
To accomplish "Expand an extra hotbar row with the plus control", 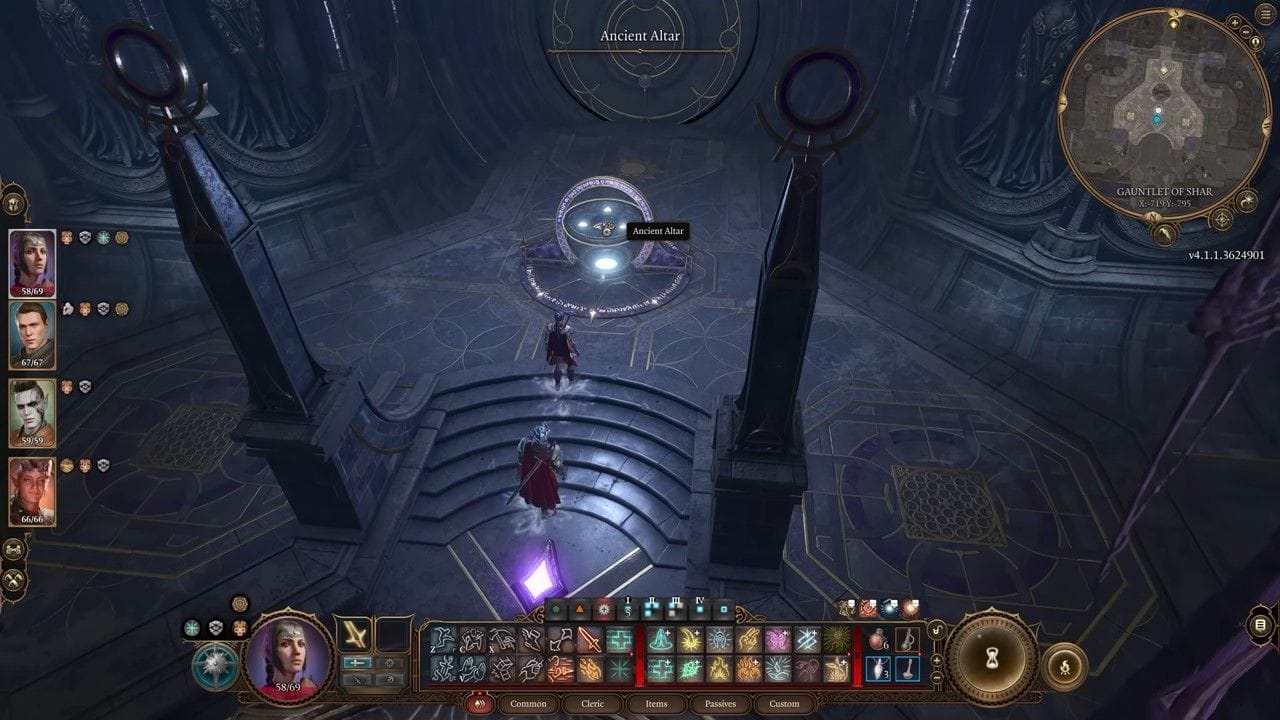I will [x=936, y=661].
